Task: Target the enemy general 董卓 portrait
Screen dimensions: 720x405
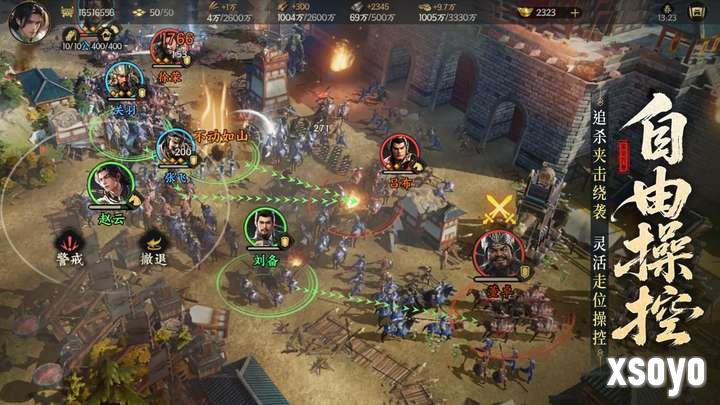Action: pyautogui.click(x=497, y=255)
